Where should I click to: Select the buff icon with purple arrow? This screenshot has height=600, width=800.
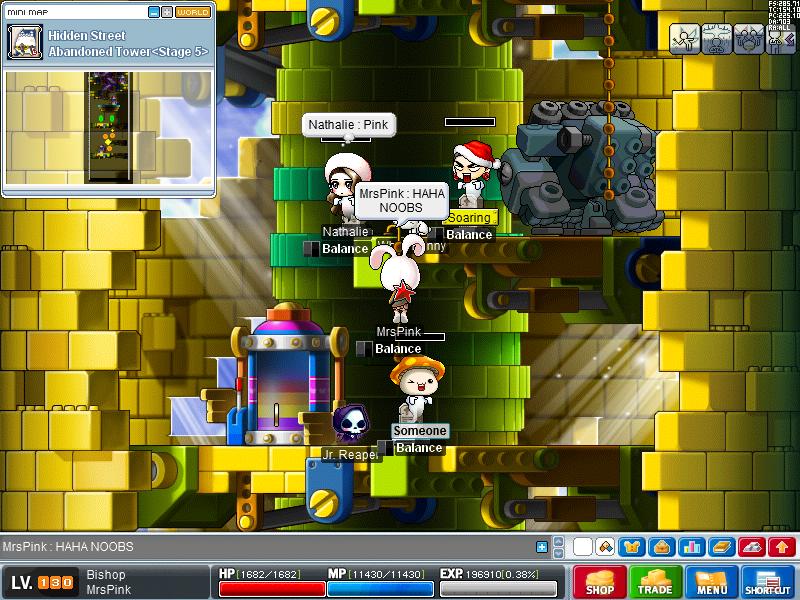pyautogui.click(x=781, y=38)
